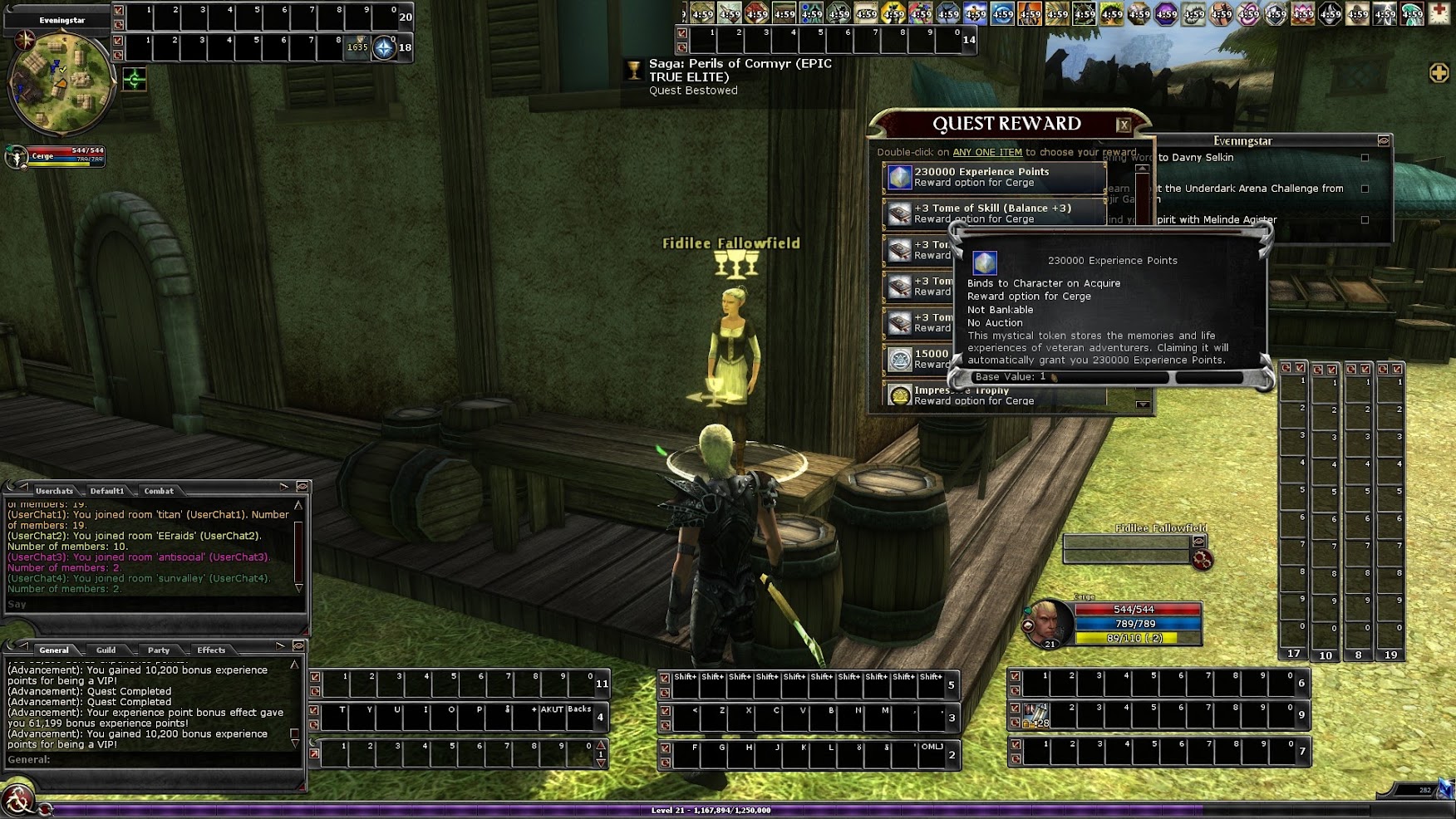Open the Effects chat tab
The width and height of the screenshot is (1456, 819).
point(211,650)
